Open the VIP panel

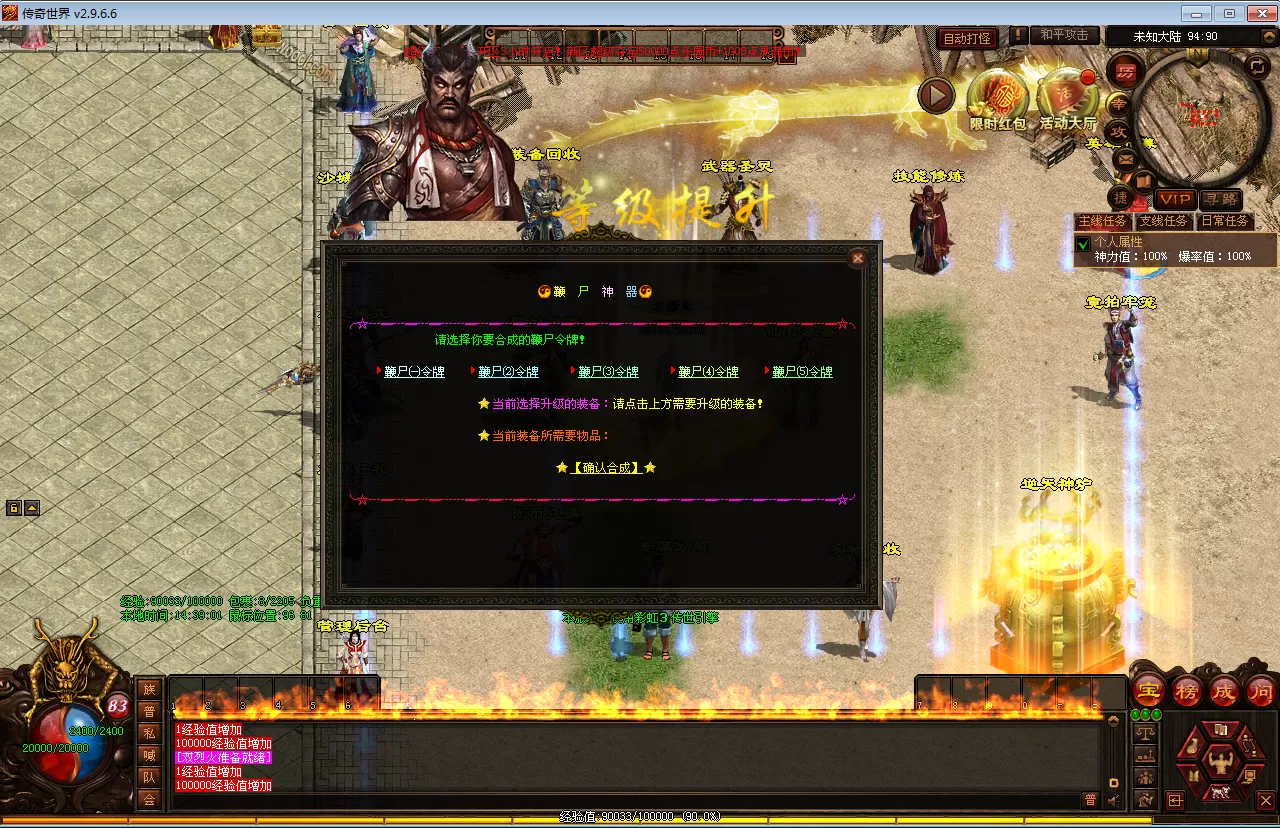point(1174,199)
